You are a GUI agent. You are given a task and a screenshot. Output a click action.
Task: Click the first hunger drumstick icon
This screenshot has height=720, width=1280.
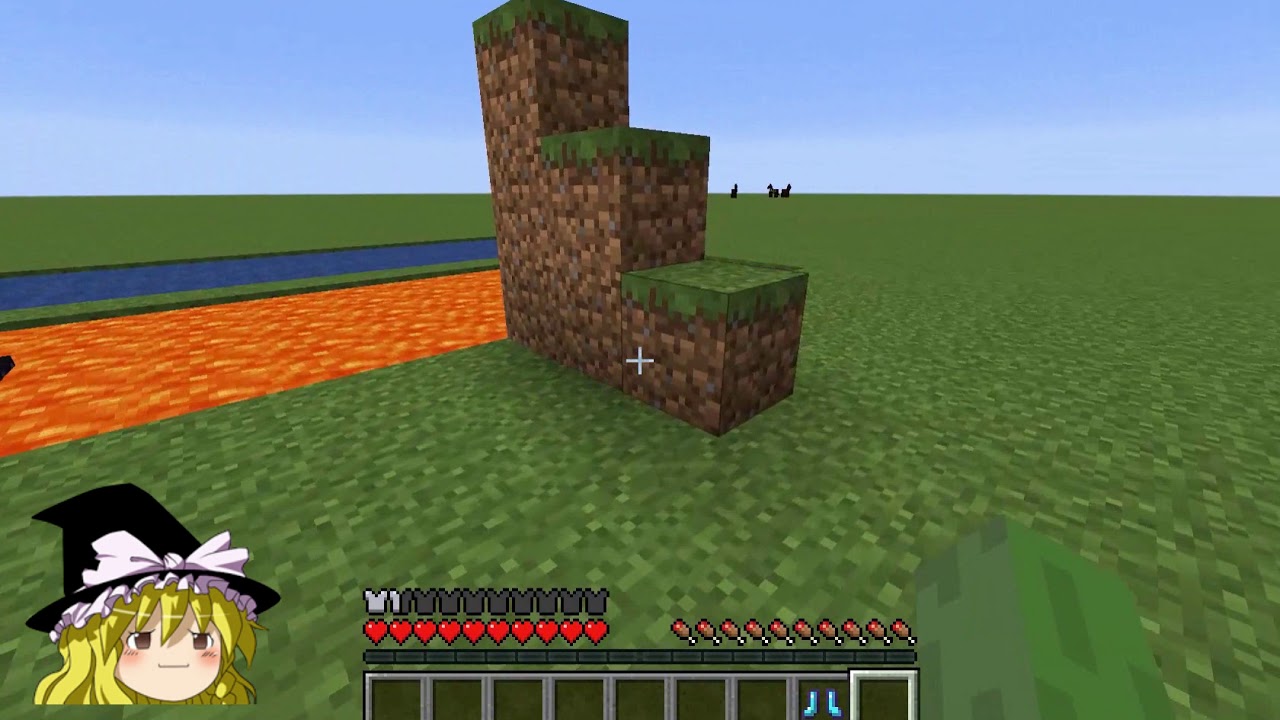pos(682,631)
